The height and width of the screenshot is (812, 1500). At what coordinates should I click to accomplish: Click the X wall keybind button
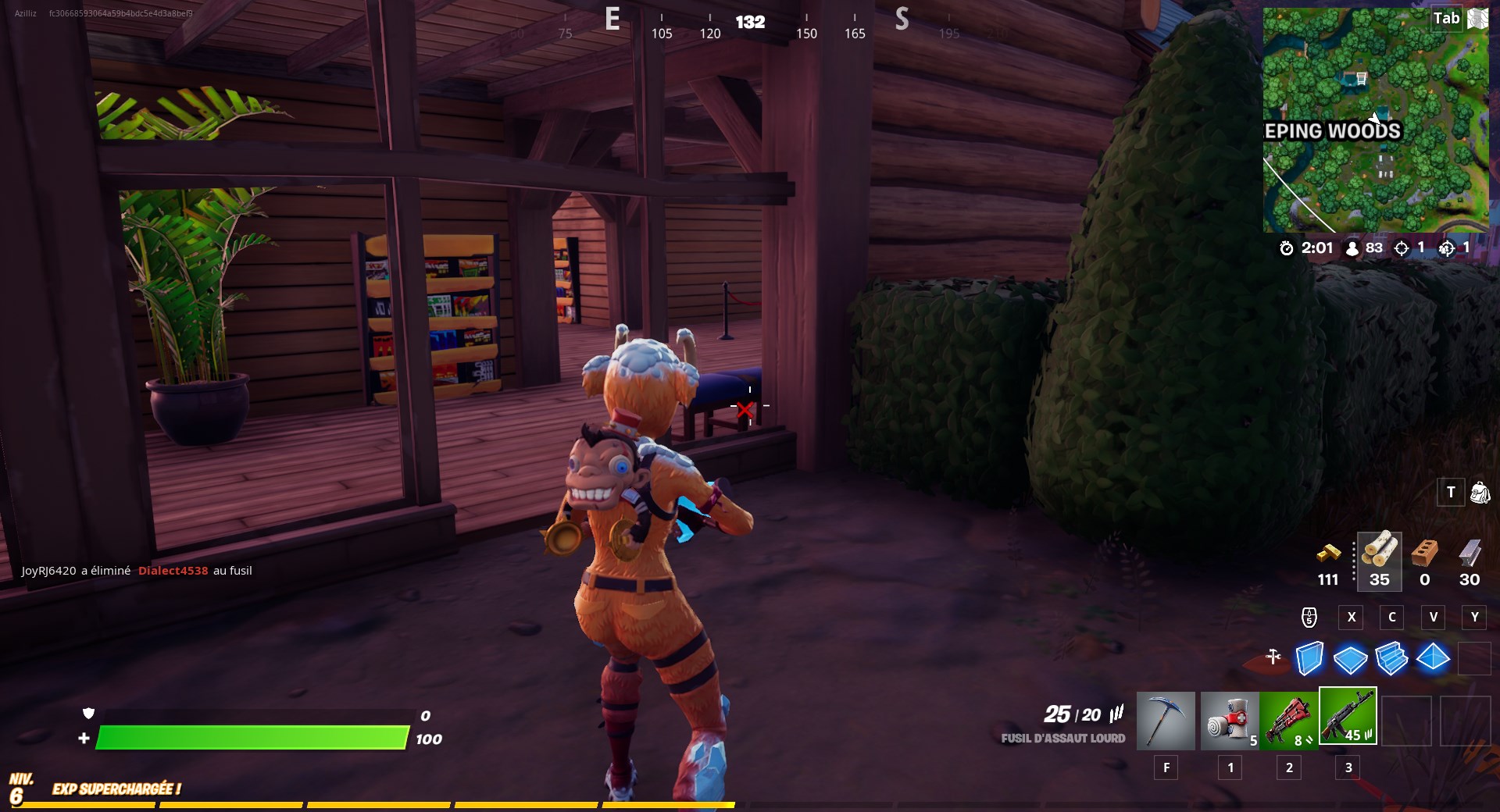point(1351,617)
